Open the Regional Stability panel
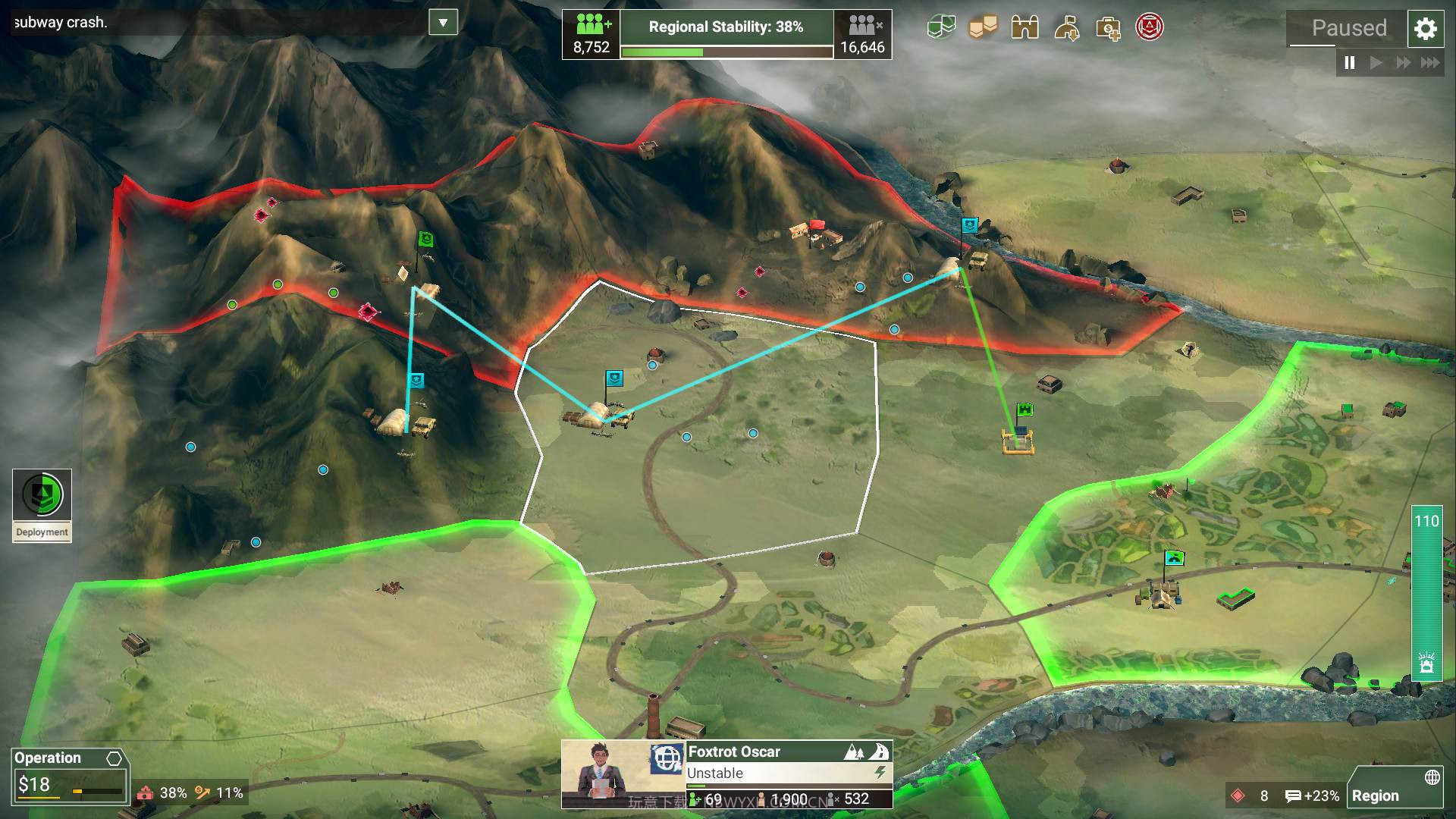This screenshot has width=1456, height=819. 726,34
